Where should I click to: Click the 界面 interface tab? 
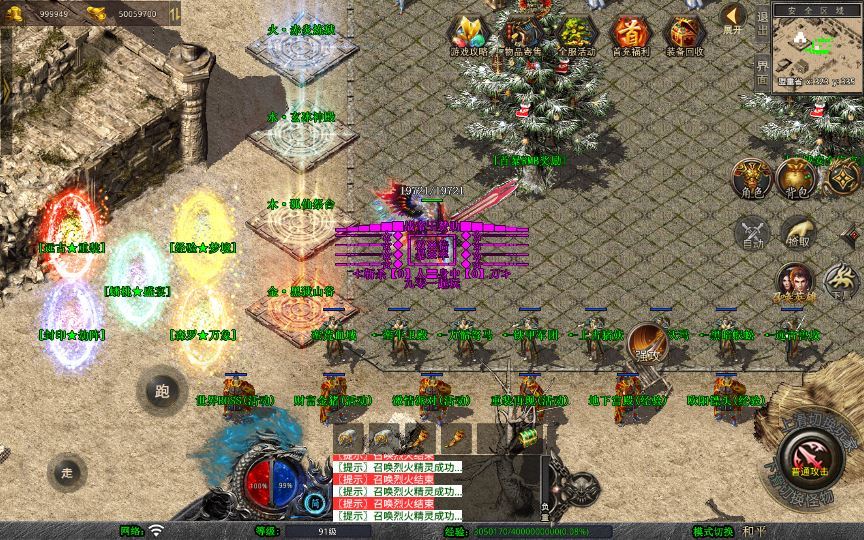coord(762,72)
